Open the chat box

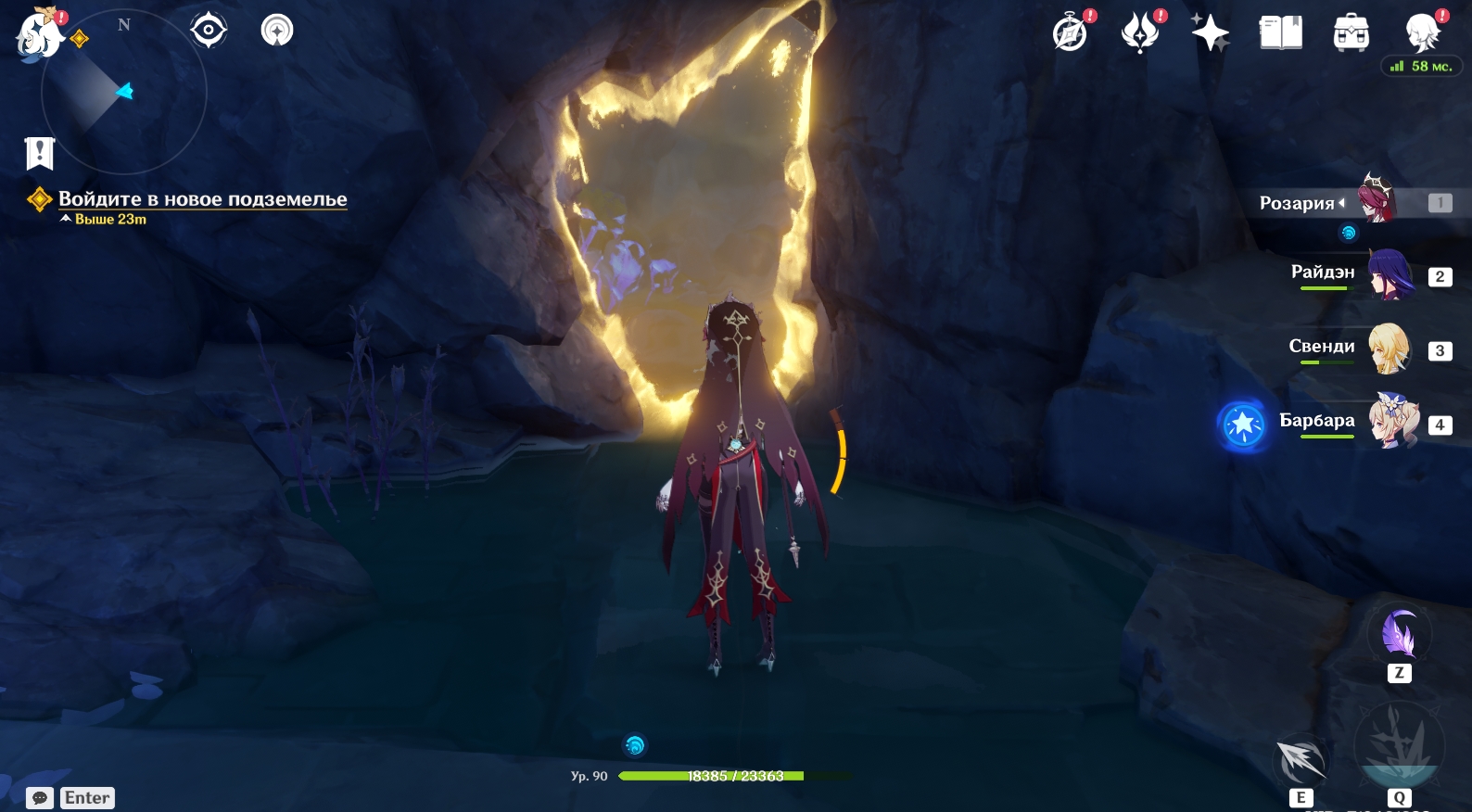(40, 798)
